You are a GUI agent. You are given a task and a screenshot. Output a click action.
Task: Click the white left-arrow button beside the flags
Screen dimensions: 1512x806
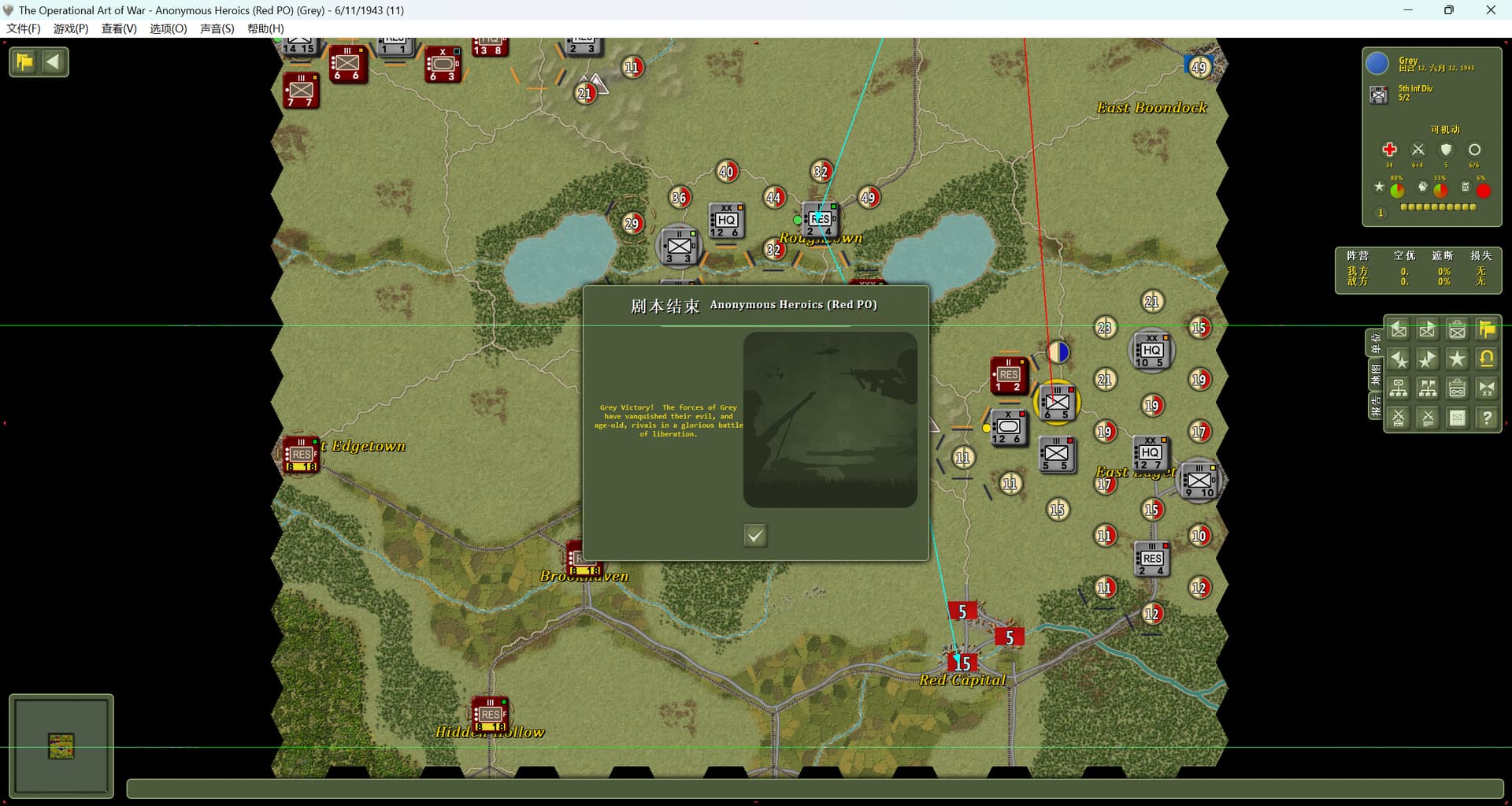54,62
